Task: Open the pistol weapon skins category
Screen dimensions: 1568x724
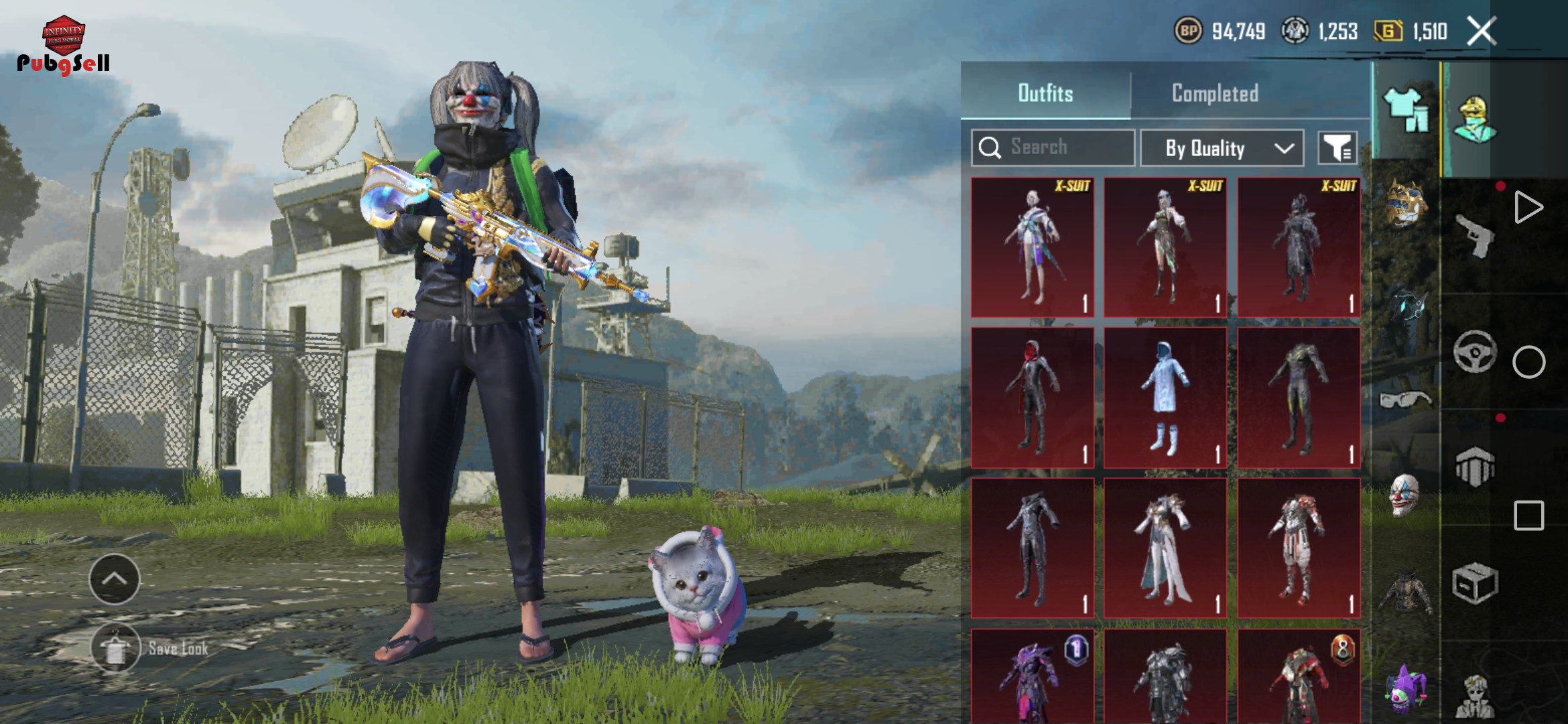Action: click(1475, 235)
